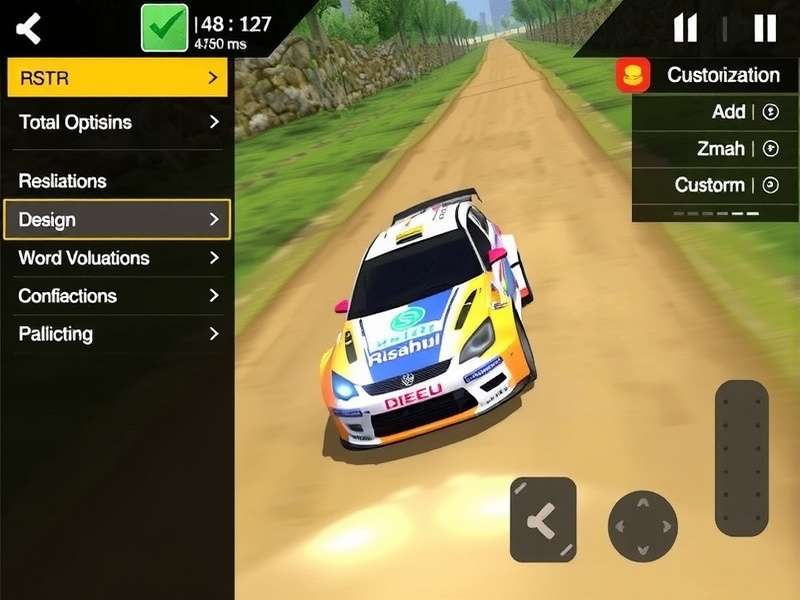Open the Confiactions menu entry
The height and width of the screenshot is (600, 800).
pyautogui.click(x=117, y=296)
